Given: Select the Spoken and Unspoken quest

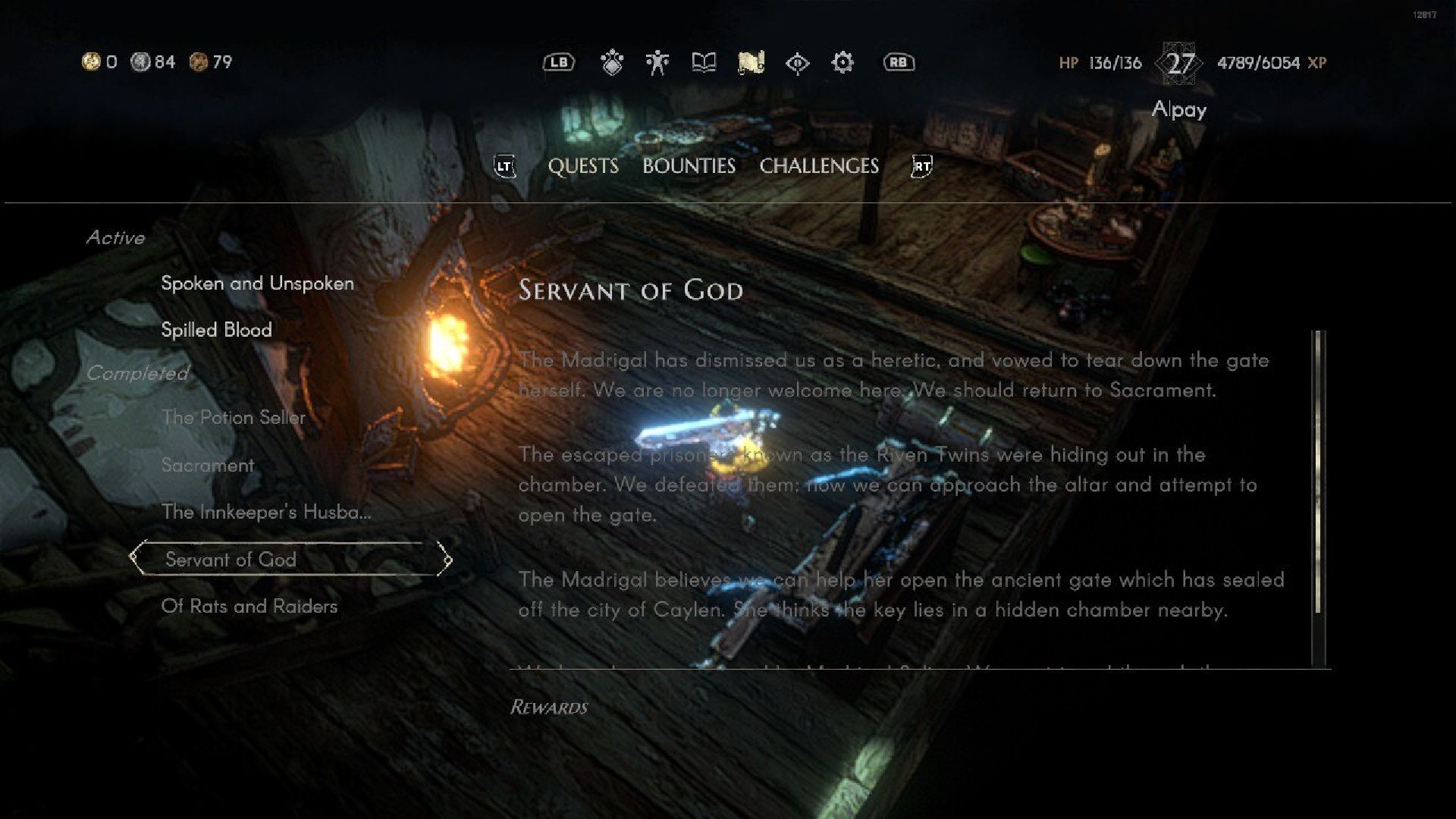Looking at the screenshot, I should tap(257, 284).
